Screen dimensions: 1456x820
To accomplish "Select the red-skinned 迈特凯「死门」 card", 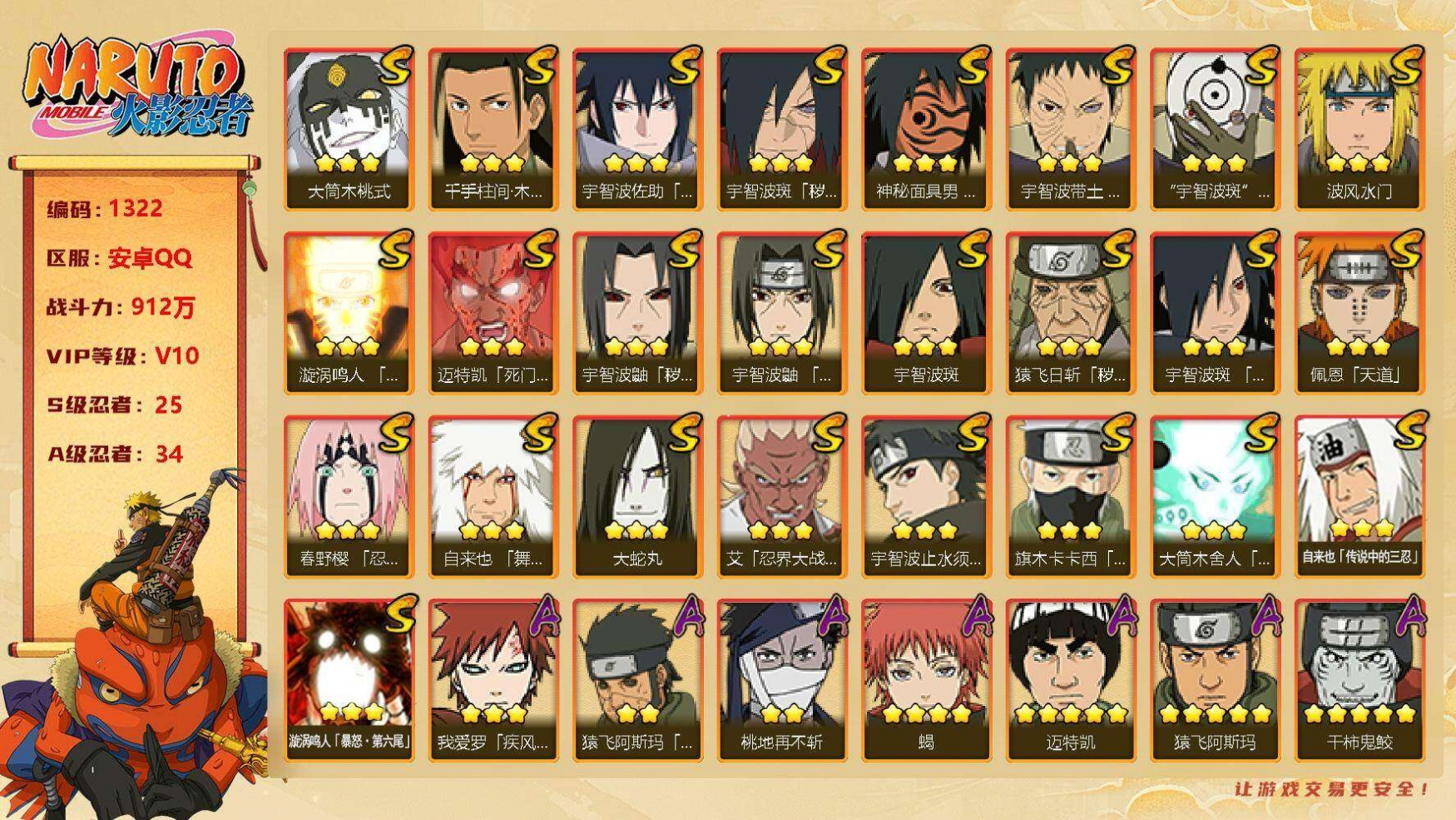I will click(493, 311).
